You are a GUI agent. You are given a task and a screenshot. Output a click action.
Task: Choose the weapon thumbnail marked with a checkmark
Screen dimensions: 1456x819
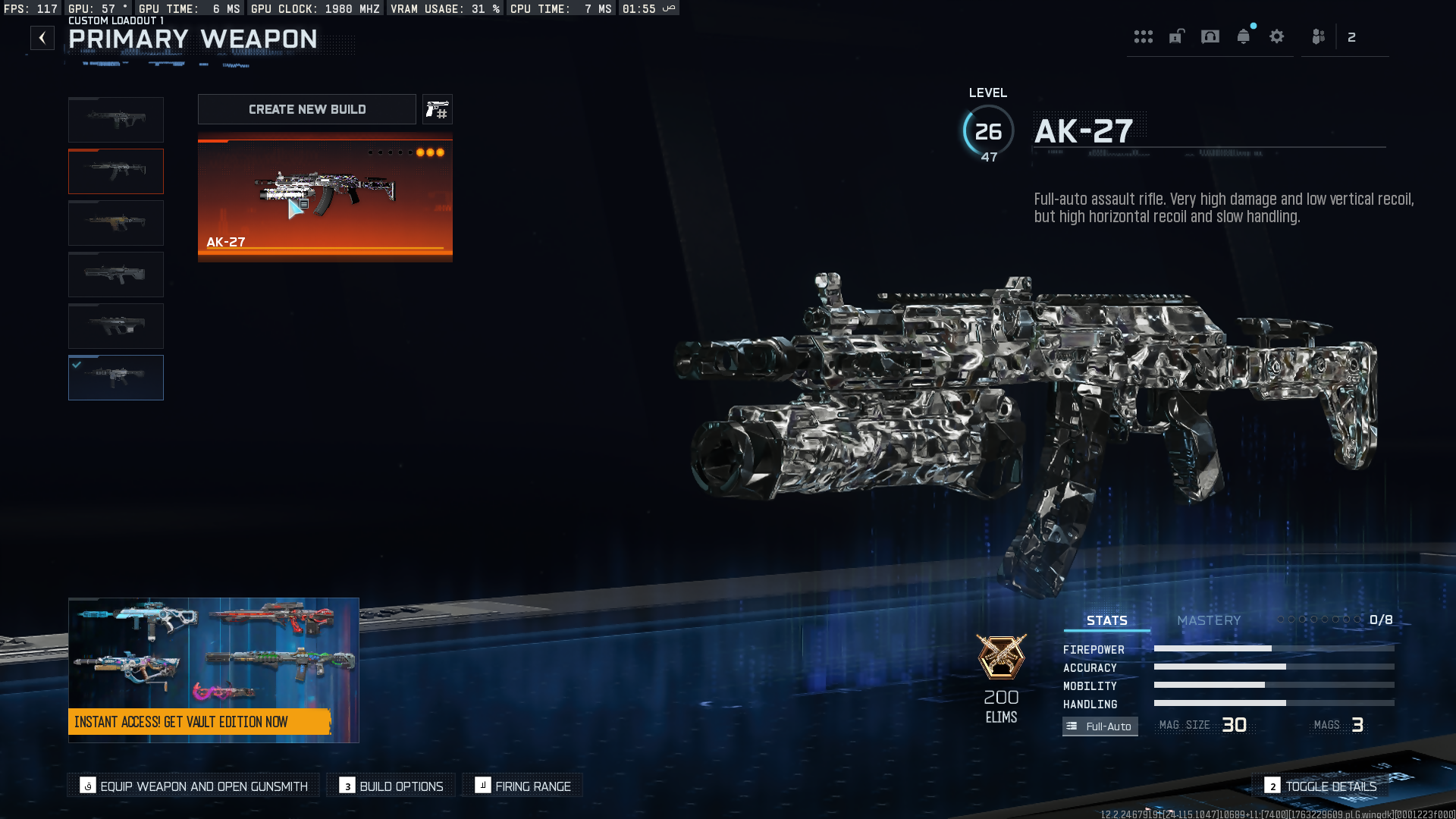click(x=116, y=378)
